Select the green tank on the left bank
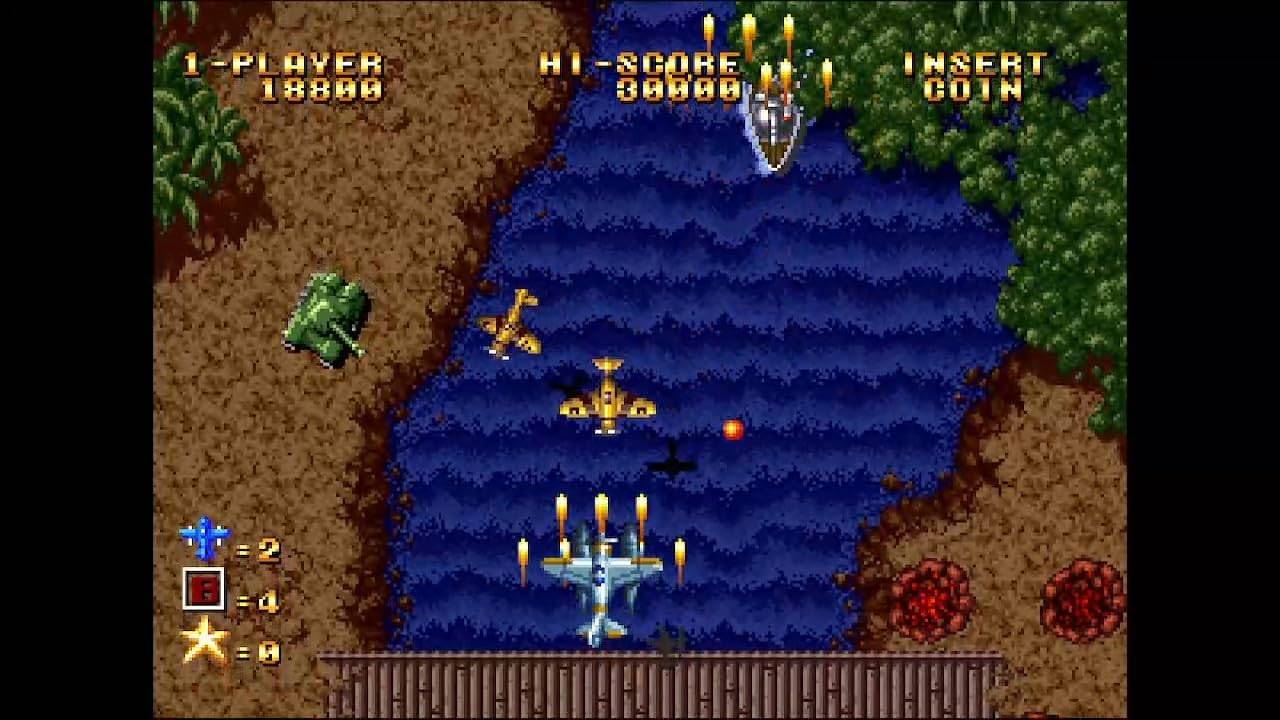Viewport: 1280px width, 720px height. click(x=330, y=320)
